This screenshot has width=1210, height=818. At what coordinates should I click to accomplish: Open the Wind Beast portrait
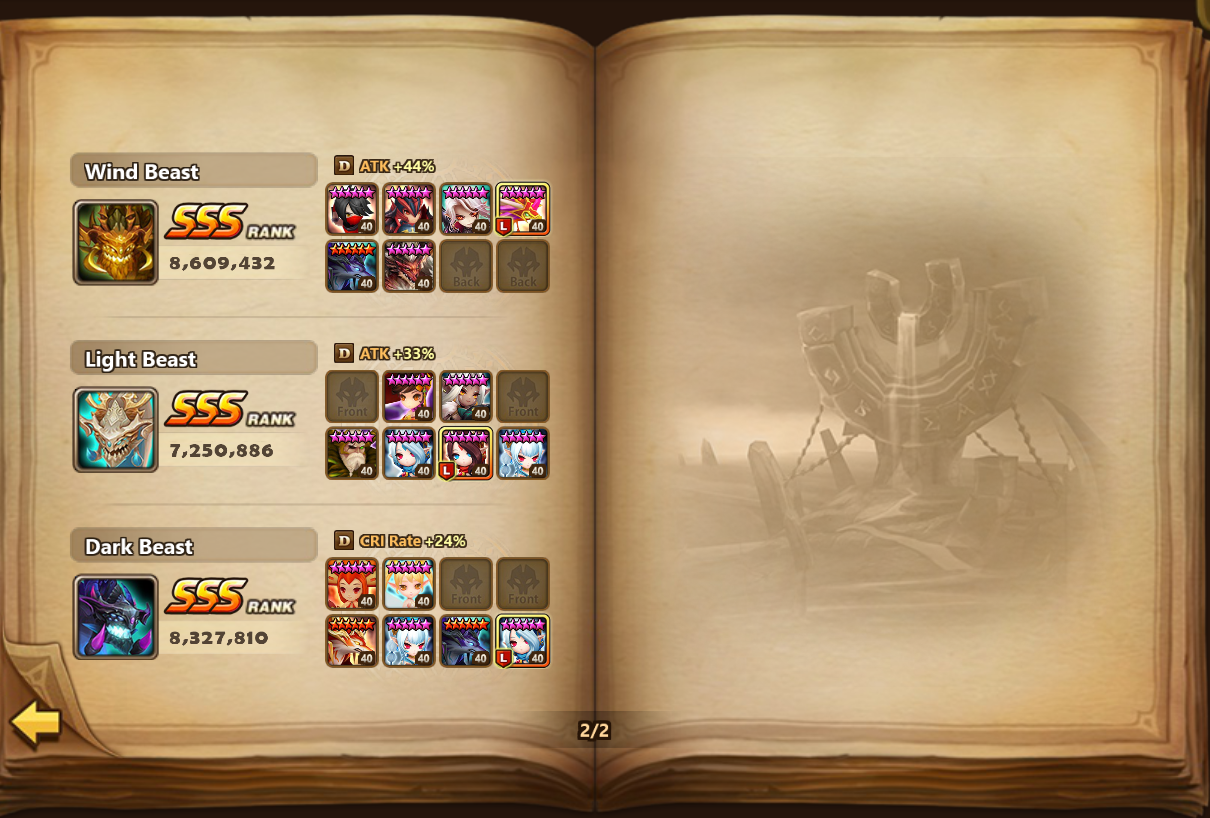tap(115, 242)
